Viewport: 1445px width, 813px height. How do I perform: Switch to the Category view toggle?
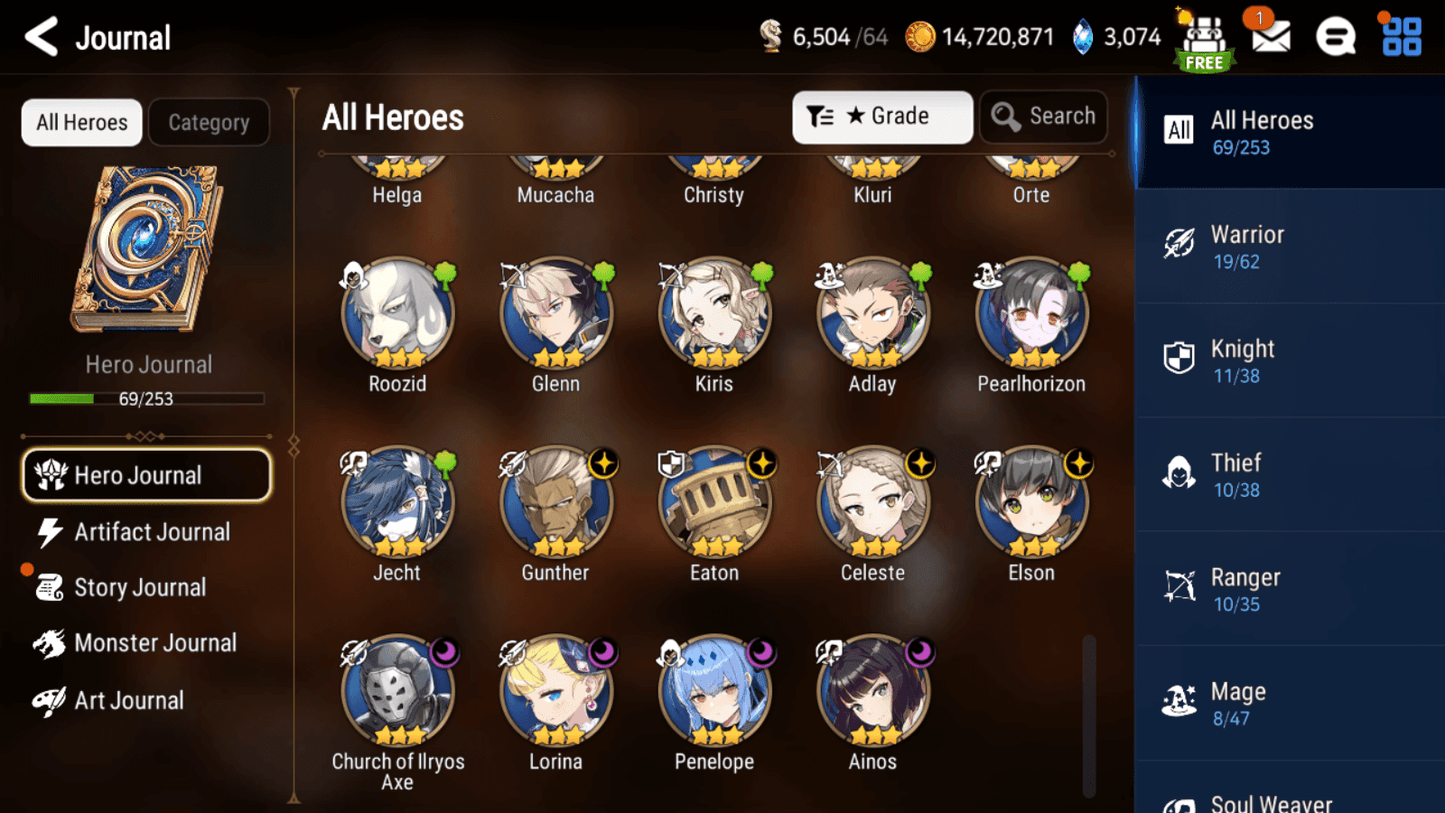click(209, 122)
